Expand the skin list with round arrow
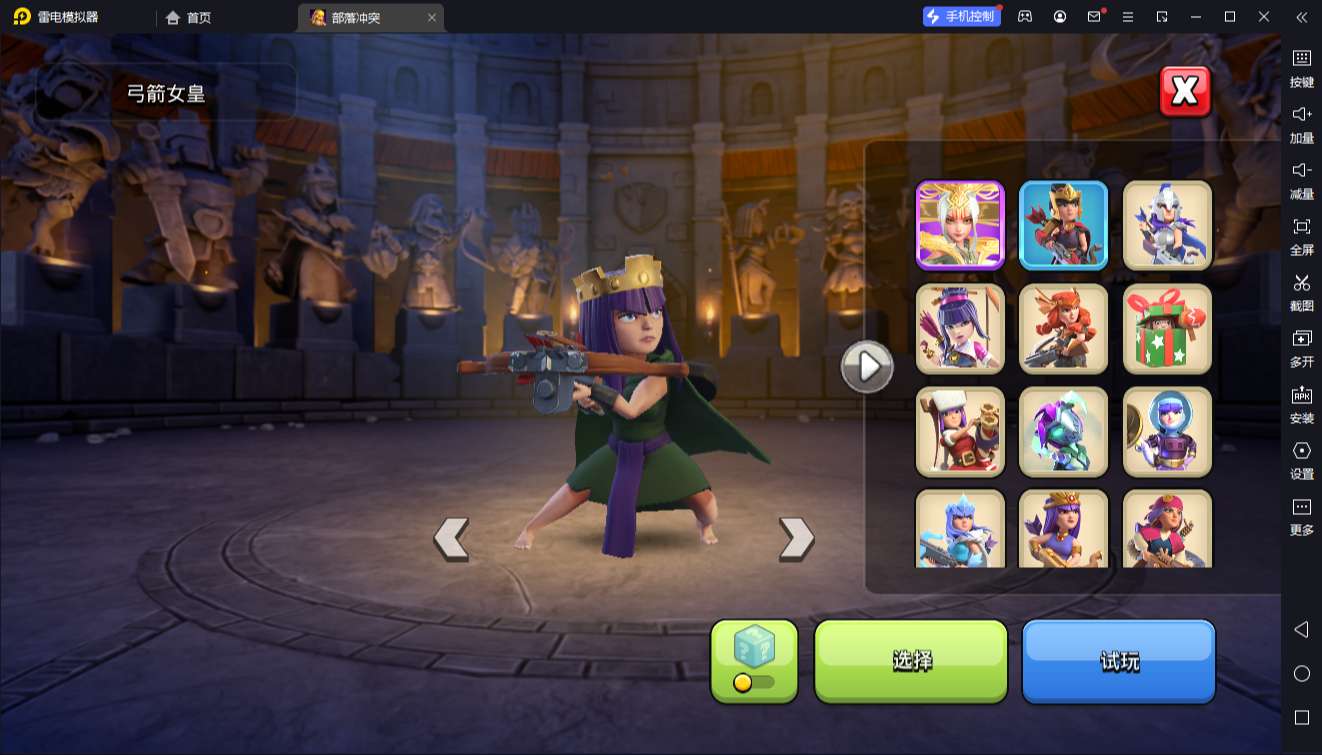The height and width of the screenshot is (755, 1322). [x=867, y=367]
